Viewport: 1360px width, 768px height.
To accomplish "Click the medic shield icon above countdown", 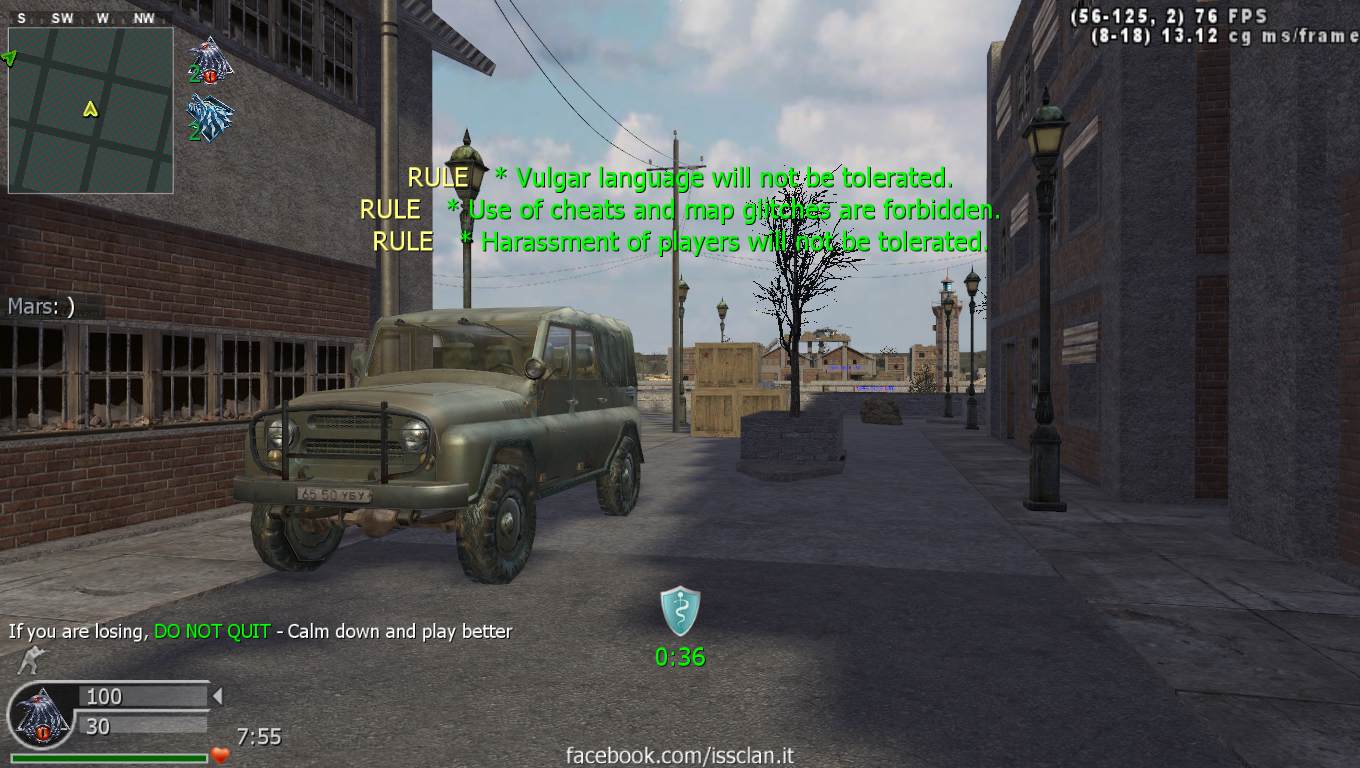I will [x=680, y=611].
